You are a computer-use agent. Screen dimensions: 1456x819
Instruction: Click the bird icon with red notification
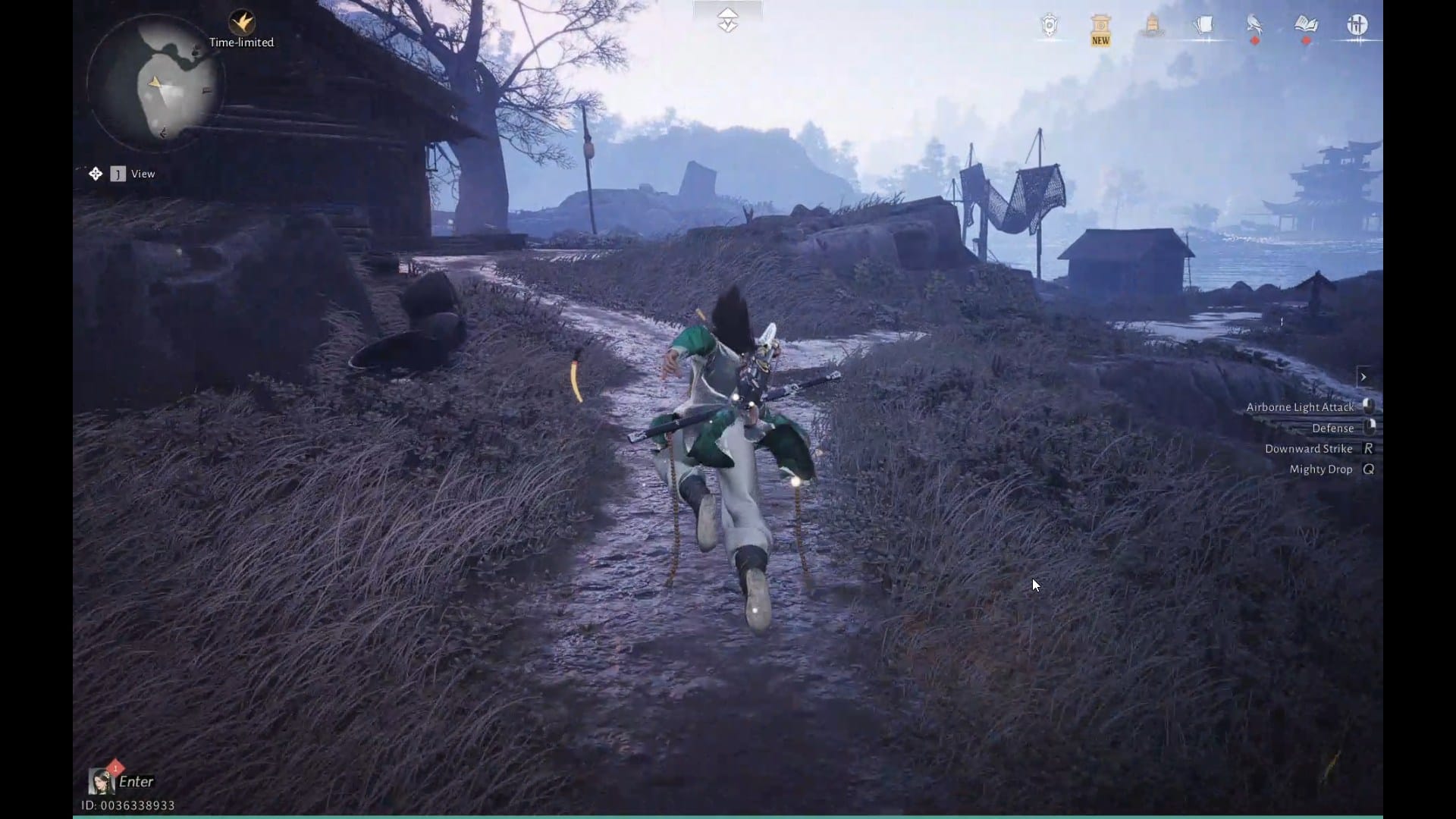1253,23
